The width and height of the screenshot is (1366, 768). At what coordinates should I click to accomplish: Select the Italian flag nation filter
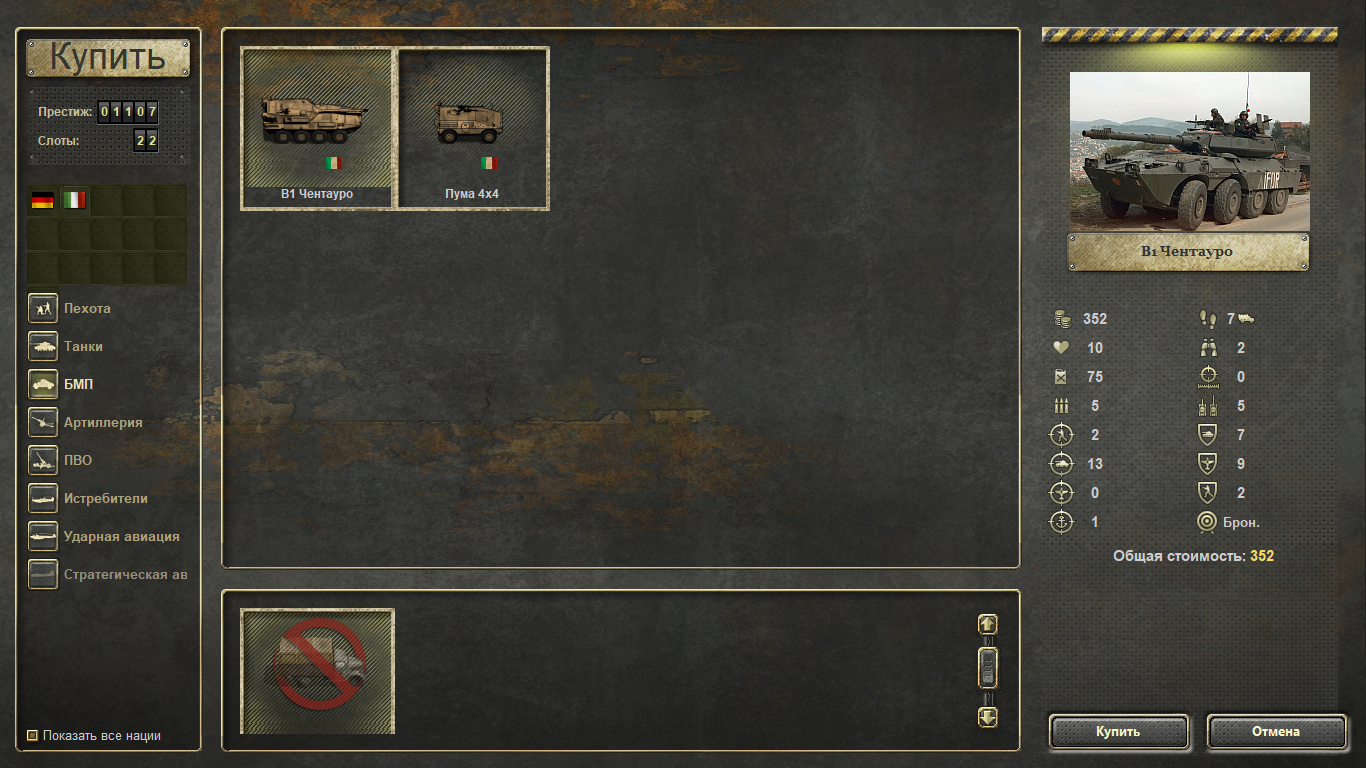pyautogui.click(x=74, y=200)
